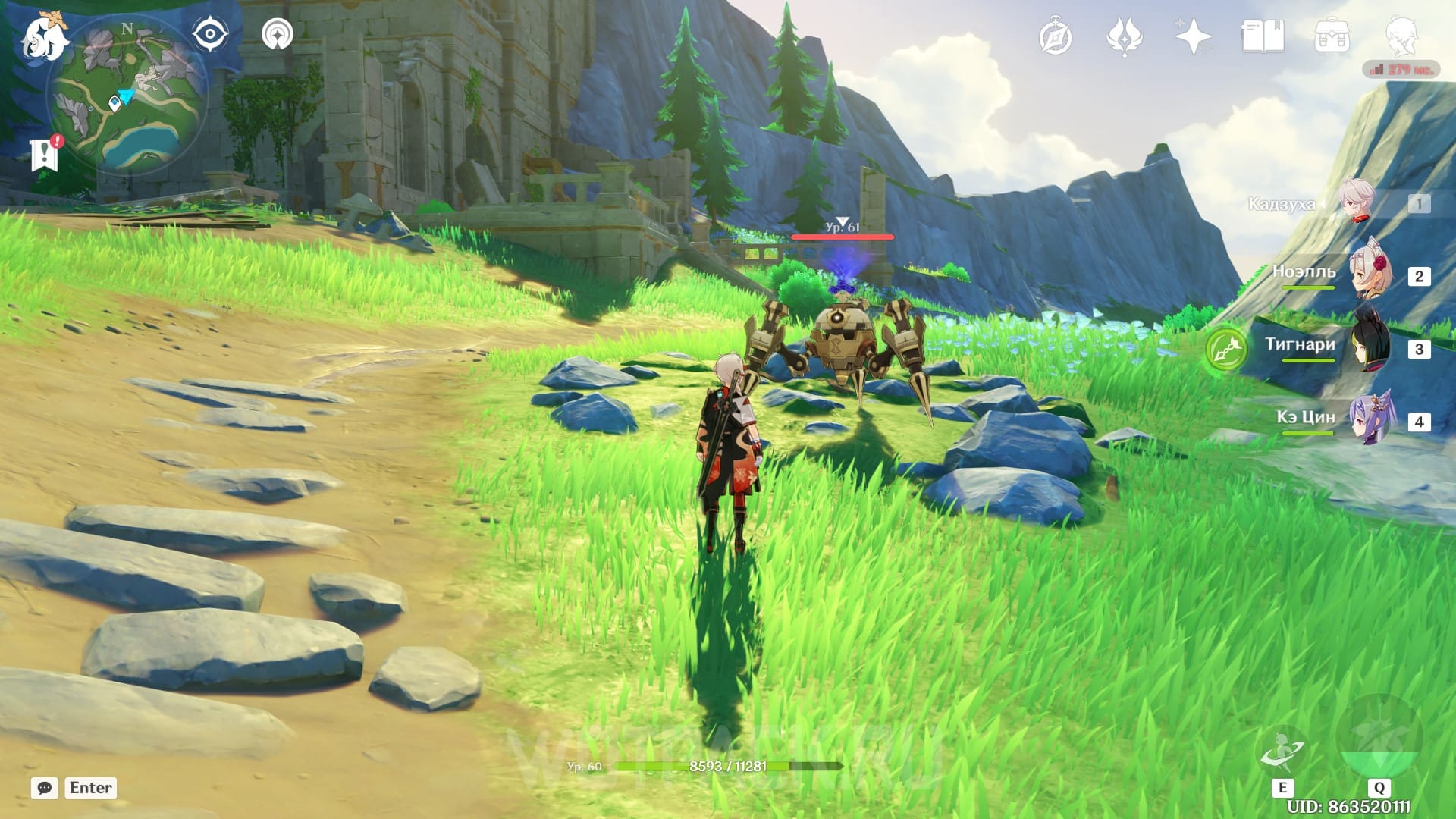The width and height of the screenshot is (1456, 819).
Task: Open the Paimon menu
Action: pyautogui.click(x=43, y=38)
